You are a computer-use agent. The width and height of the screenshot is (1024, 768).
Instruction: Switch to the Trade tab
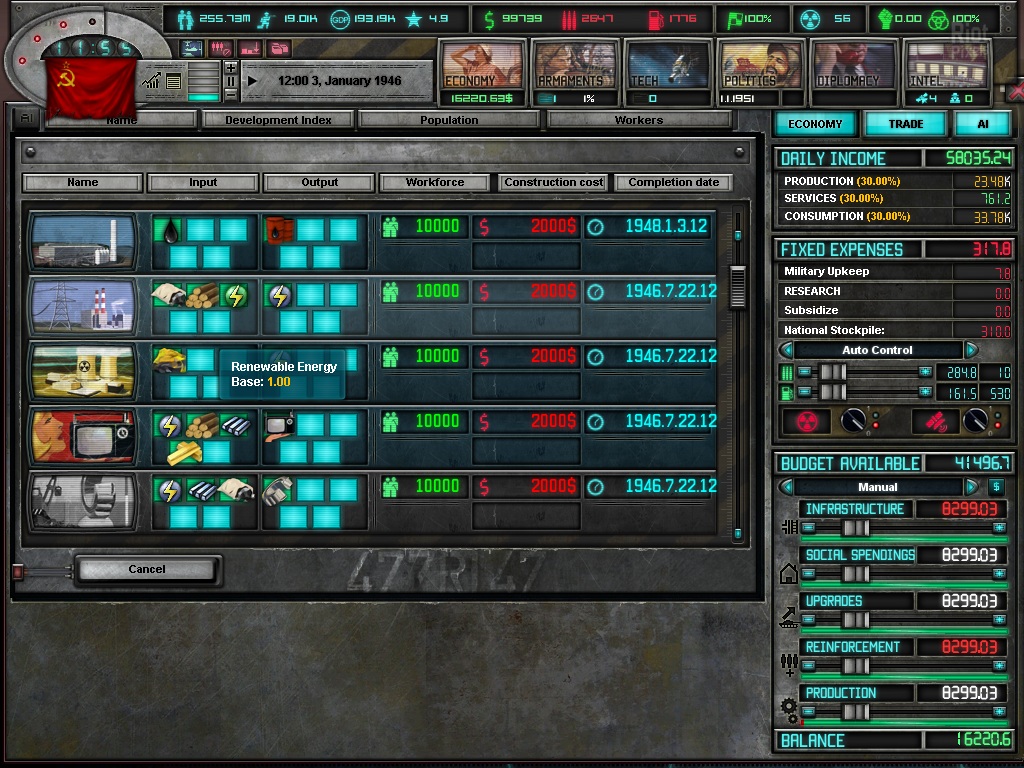[x=906, y=124]
